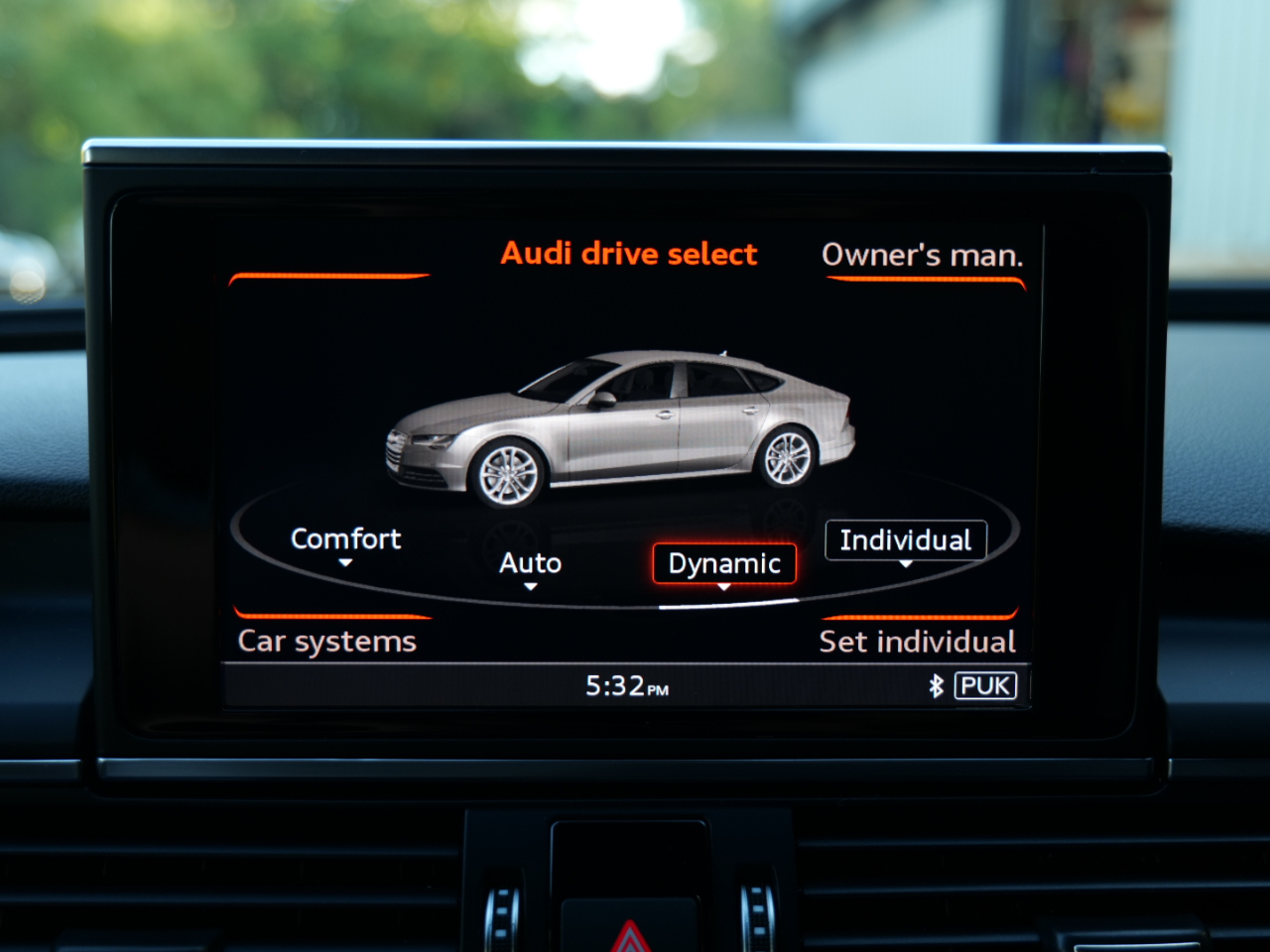Switch to Individual drive mode
This screenshot has height=952, width=1270.
905,540
